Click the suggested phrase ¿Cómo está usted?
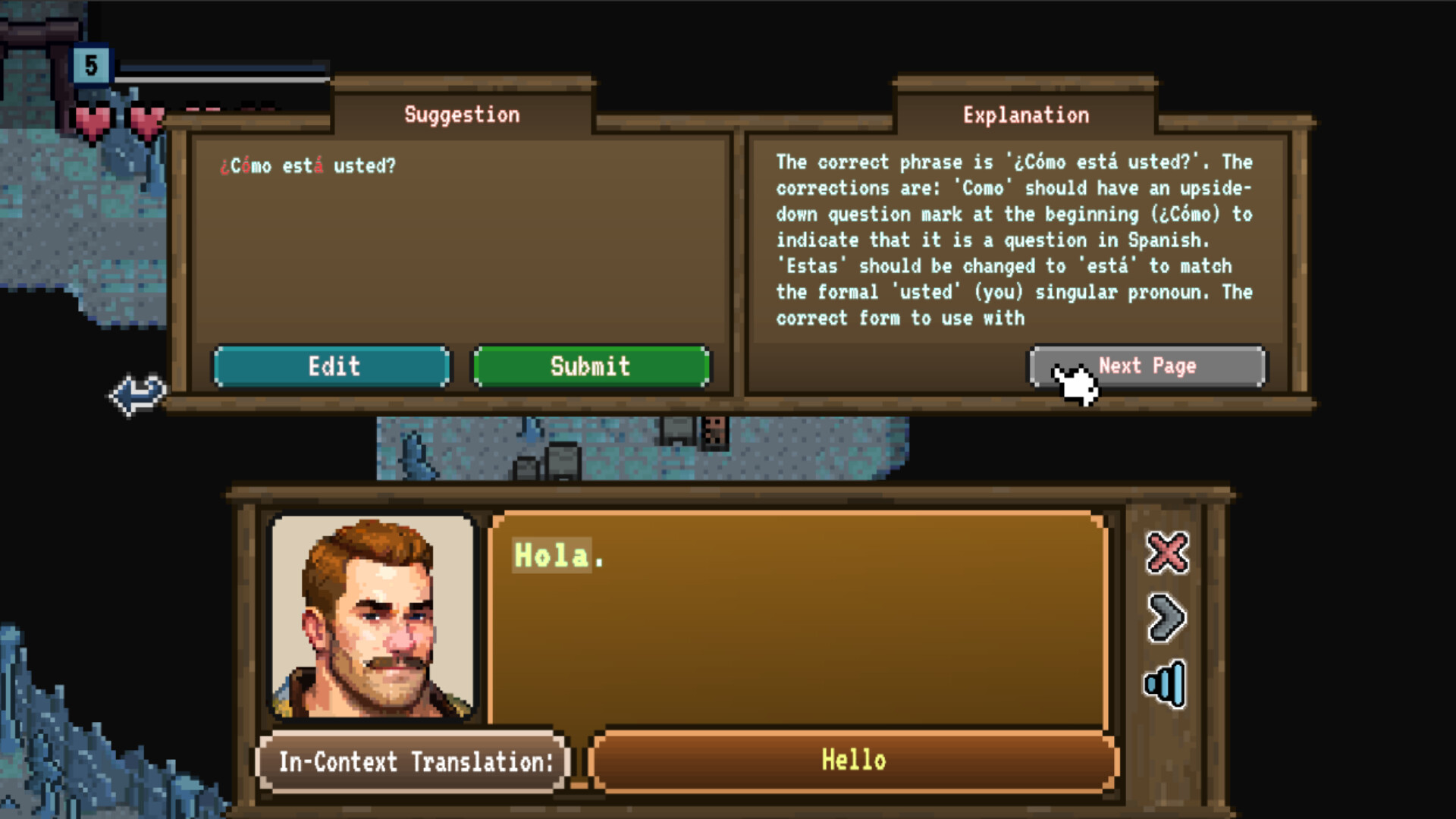This screenshot has width=1456, height=819. [x=307, y=165]
